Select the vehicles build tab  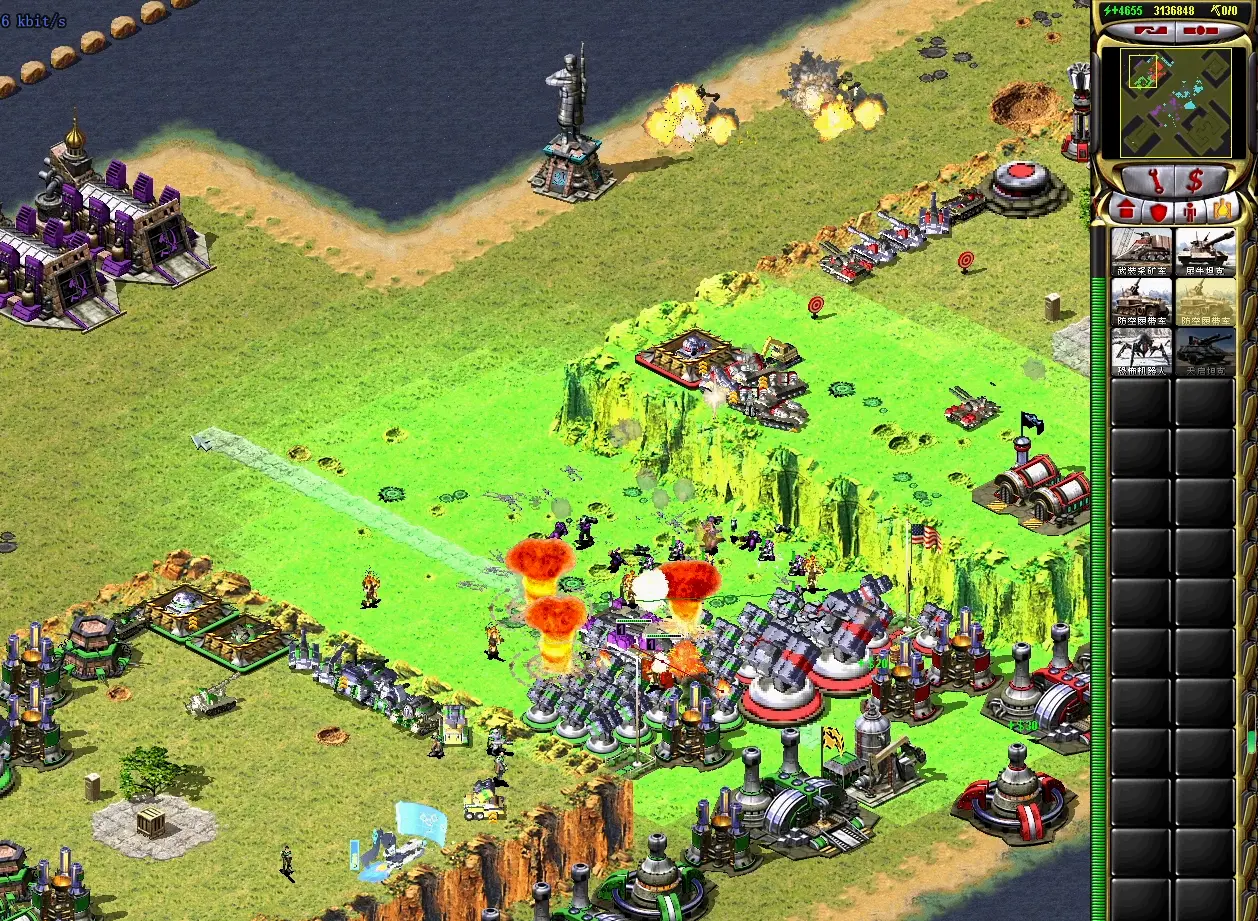click(1222, 210)
